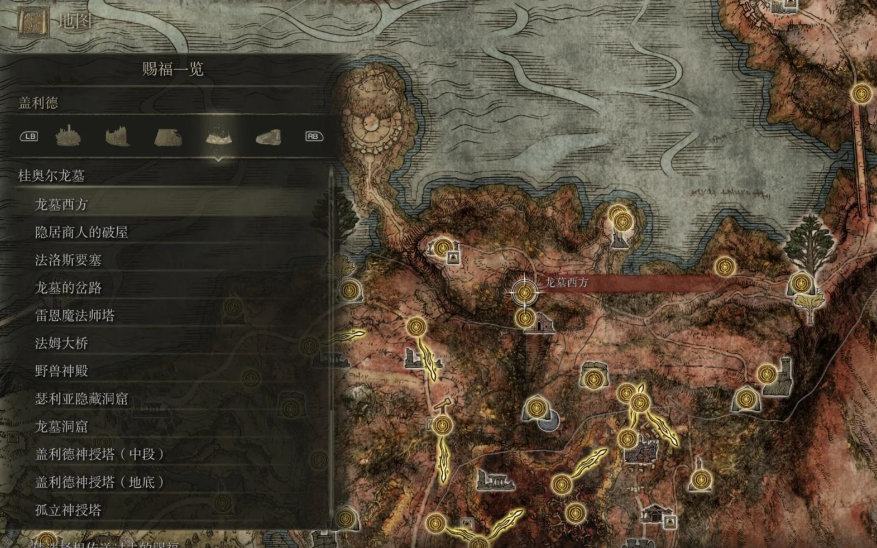The image size is (877, 548).
Task: Select the 雷恩魔法师塔 entry
Action: click(75, 315)
